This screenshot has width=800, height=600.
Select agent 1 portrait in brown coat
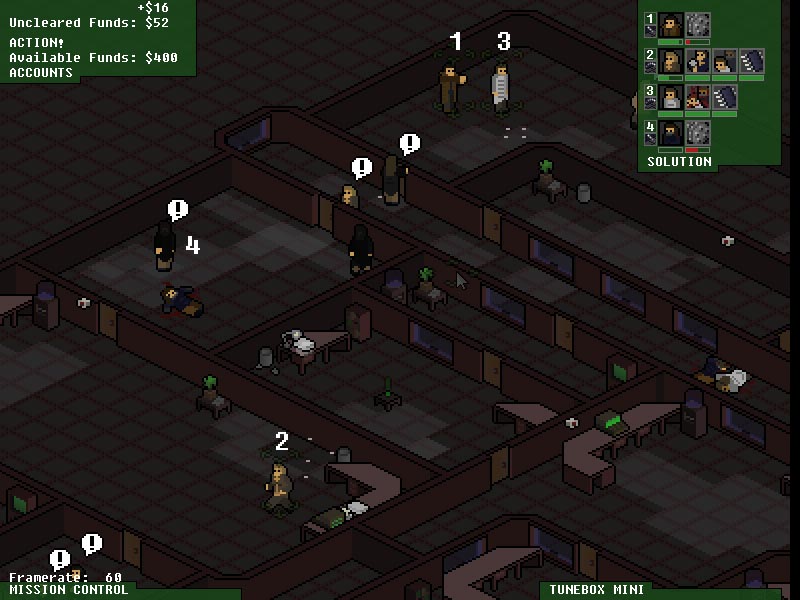tap(671, 25)
